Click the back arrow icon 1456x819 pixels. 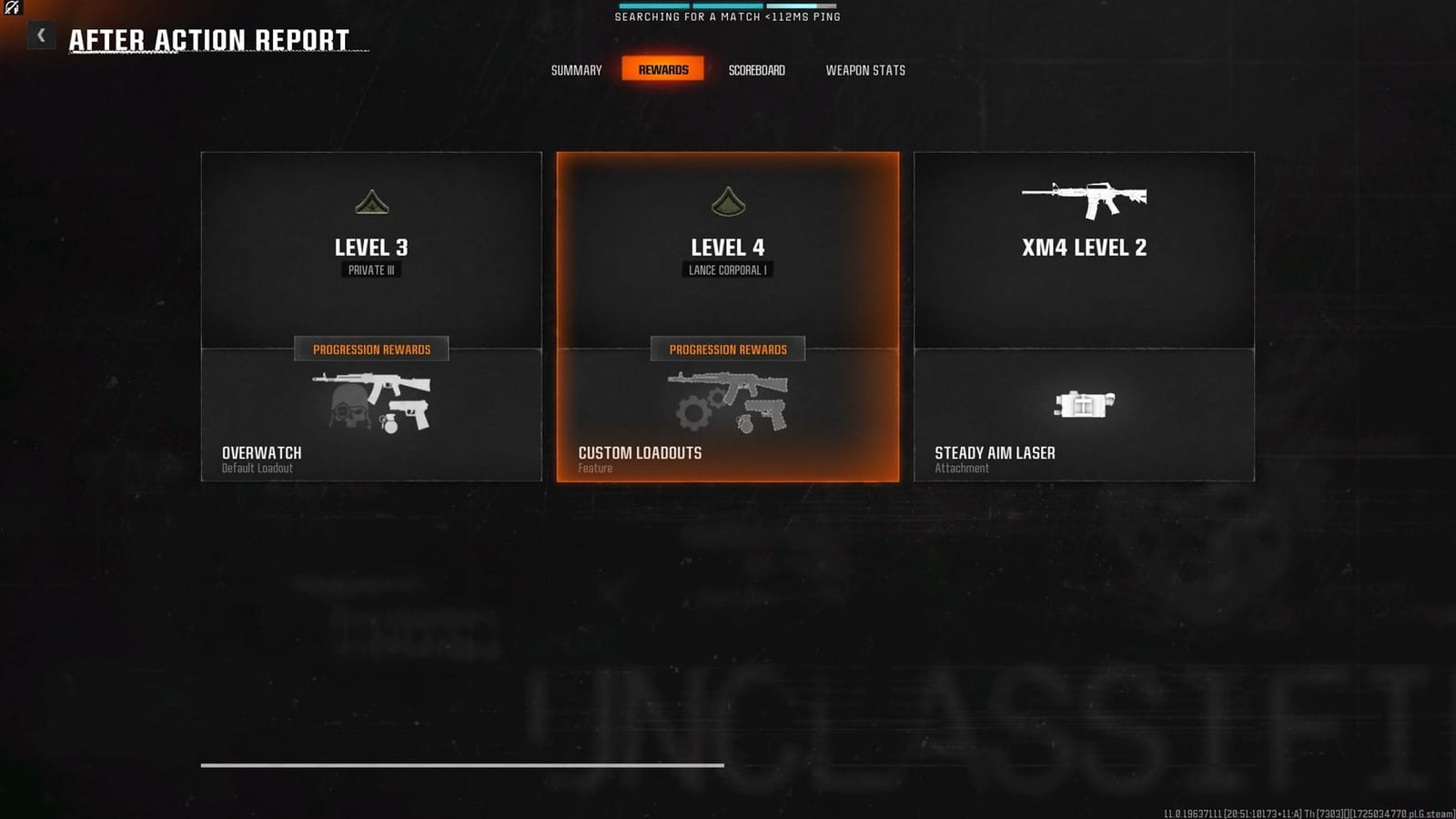(x=40, y=35)
